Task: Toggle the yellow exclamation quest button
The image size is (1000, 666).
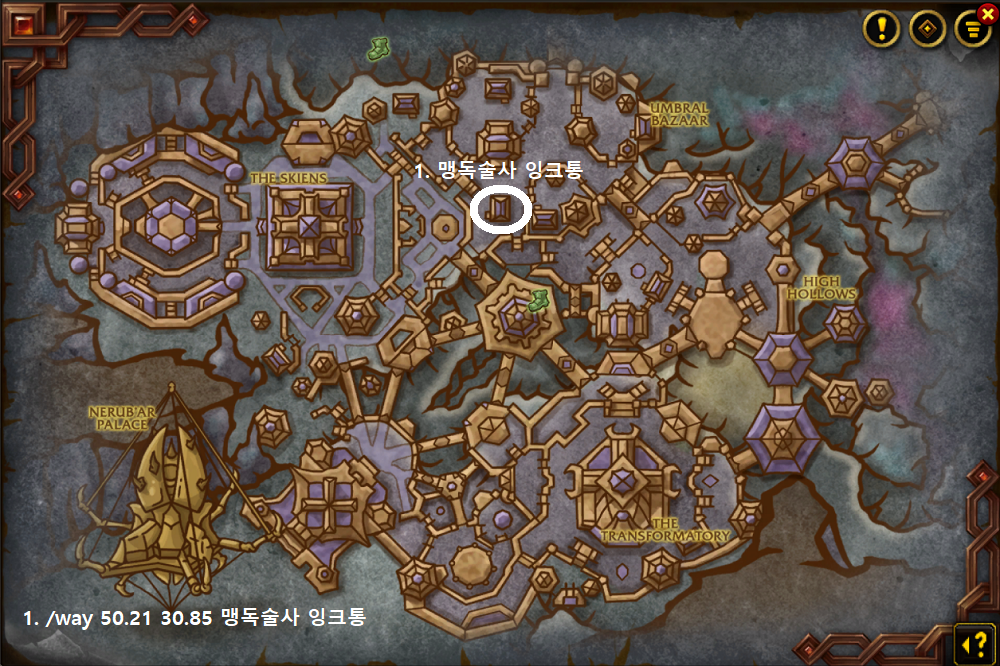Action: (882, 29)
